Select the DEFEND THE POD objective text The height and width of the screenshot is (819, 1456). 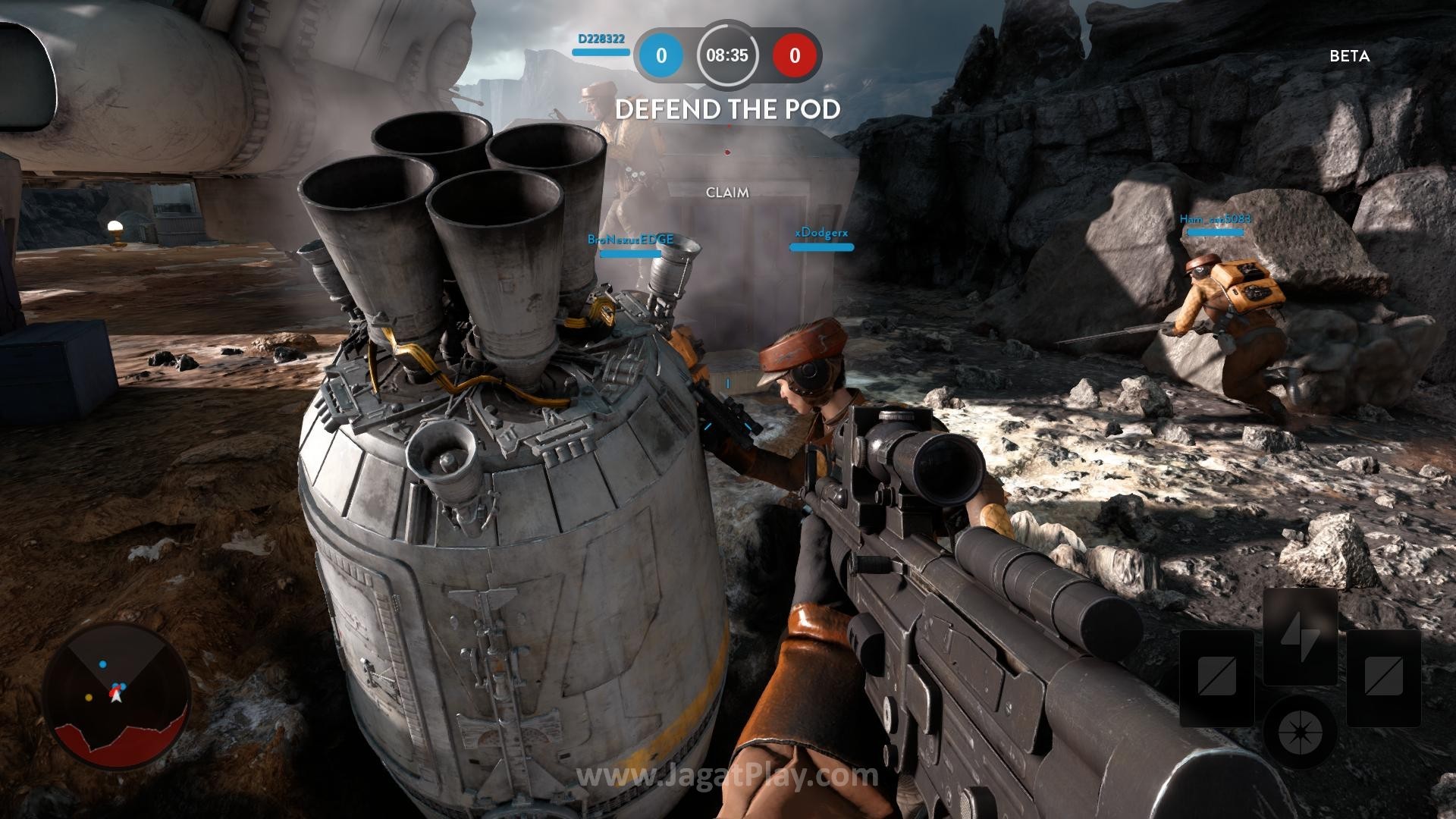[728, 110]
